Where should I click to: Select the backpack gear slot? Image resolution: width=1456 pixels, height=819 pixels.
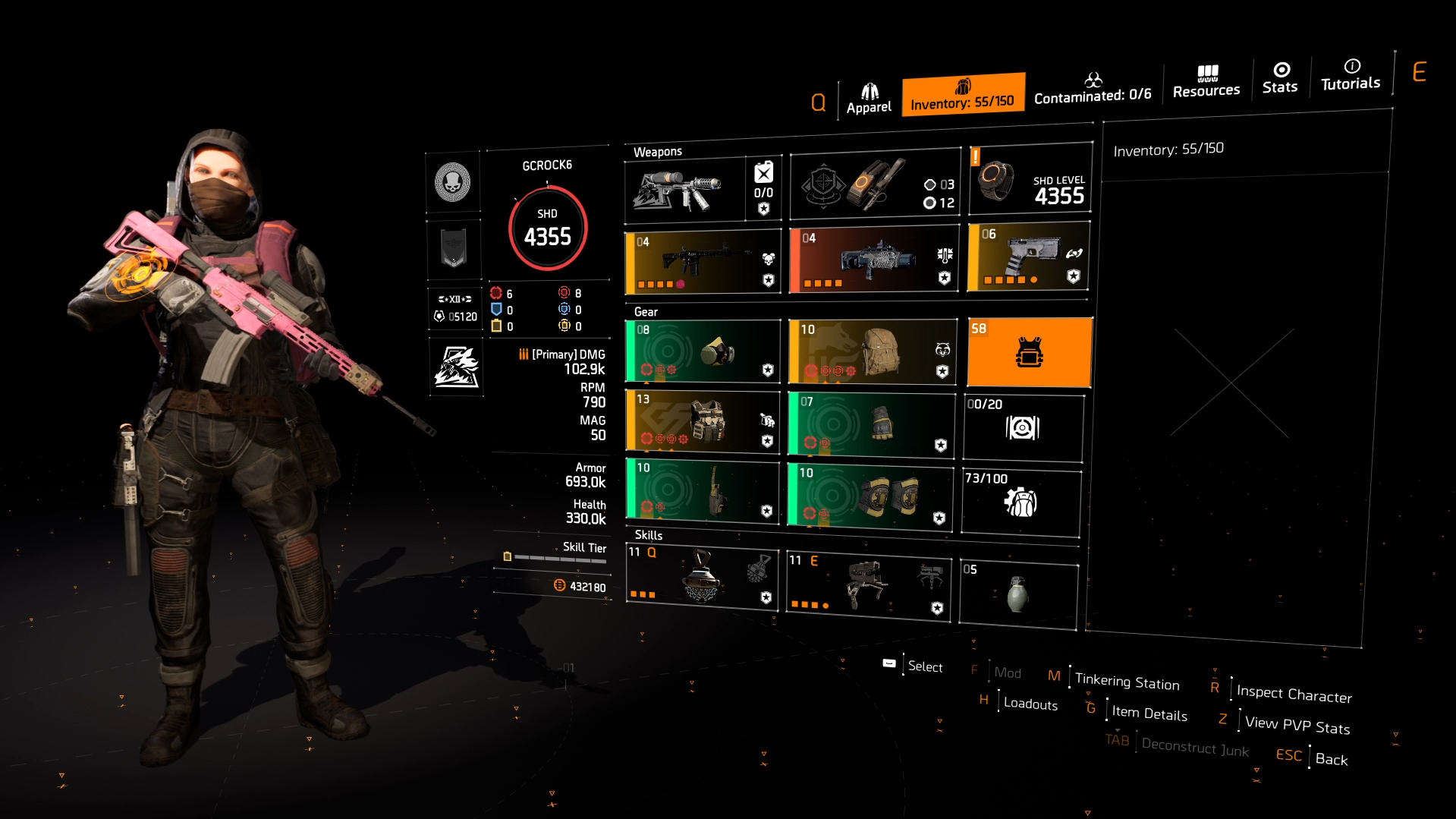pos(873,351)
